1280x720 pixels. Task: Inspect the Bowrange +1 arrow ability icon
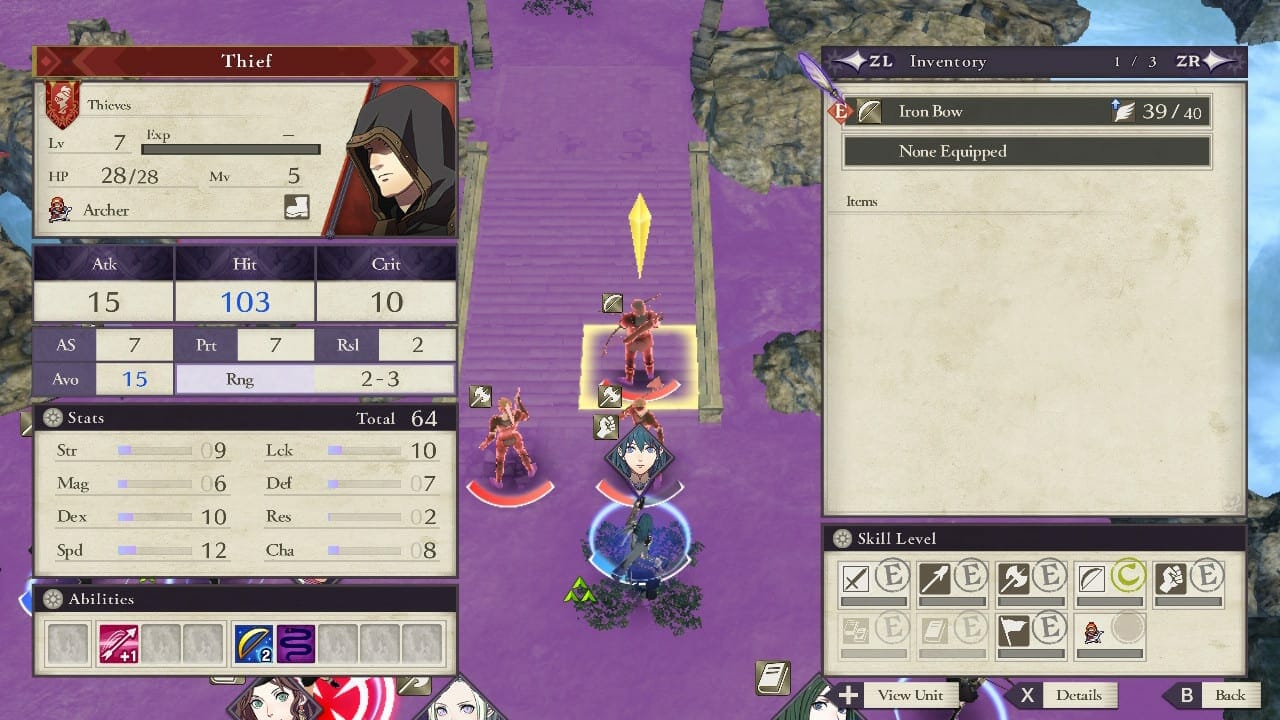(x=119, y=645)
